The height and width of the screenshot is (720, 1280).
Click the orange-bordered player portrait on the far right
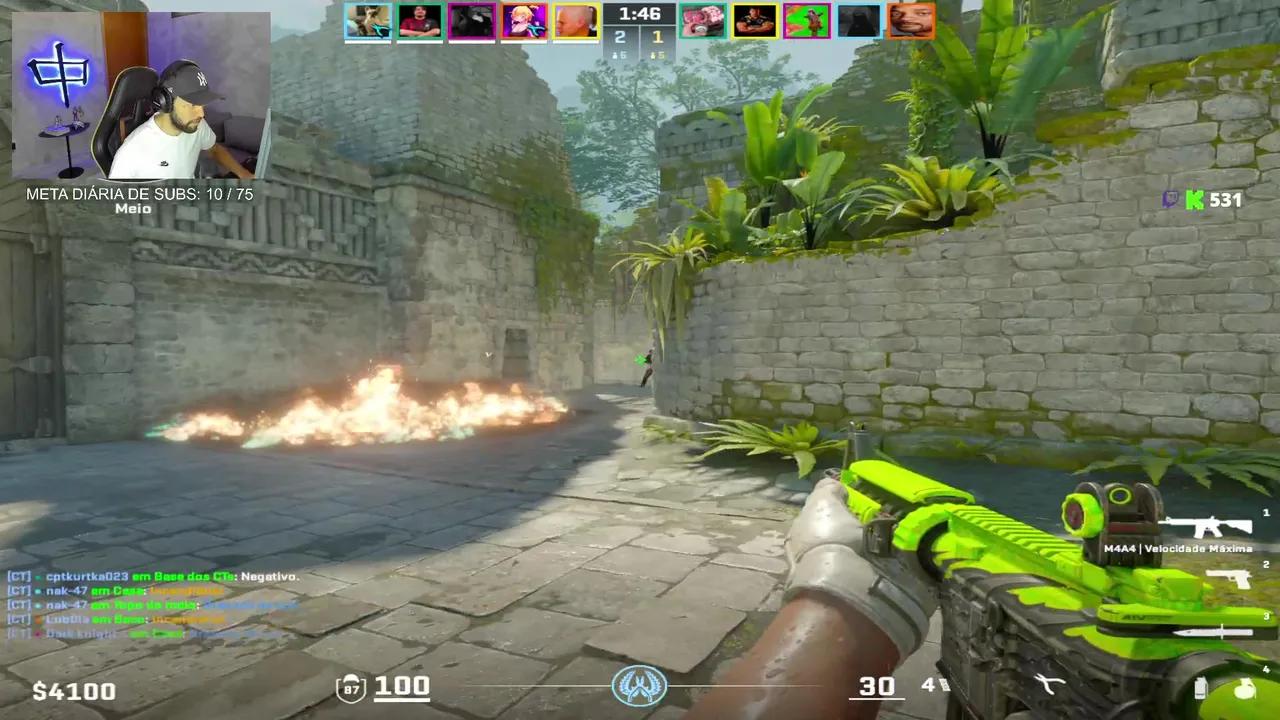coord(911,20)
